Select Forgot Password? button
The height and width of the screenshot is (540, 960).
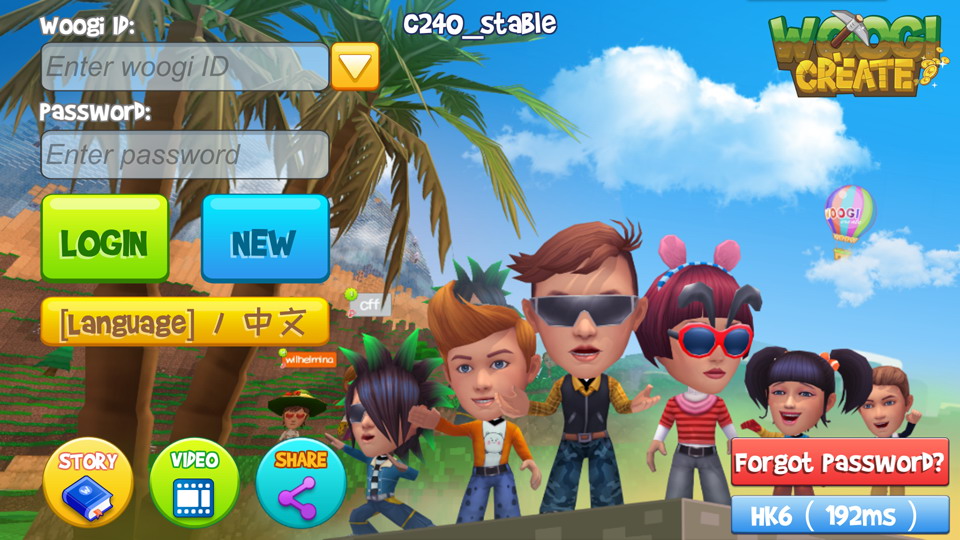point(840,463)
